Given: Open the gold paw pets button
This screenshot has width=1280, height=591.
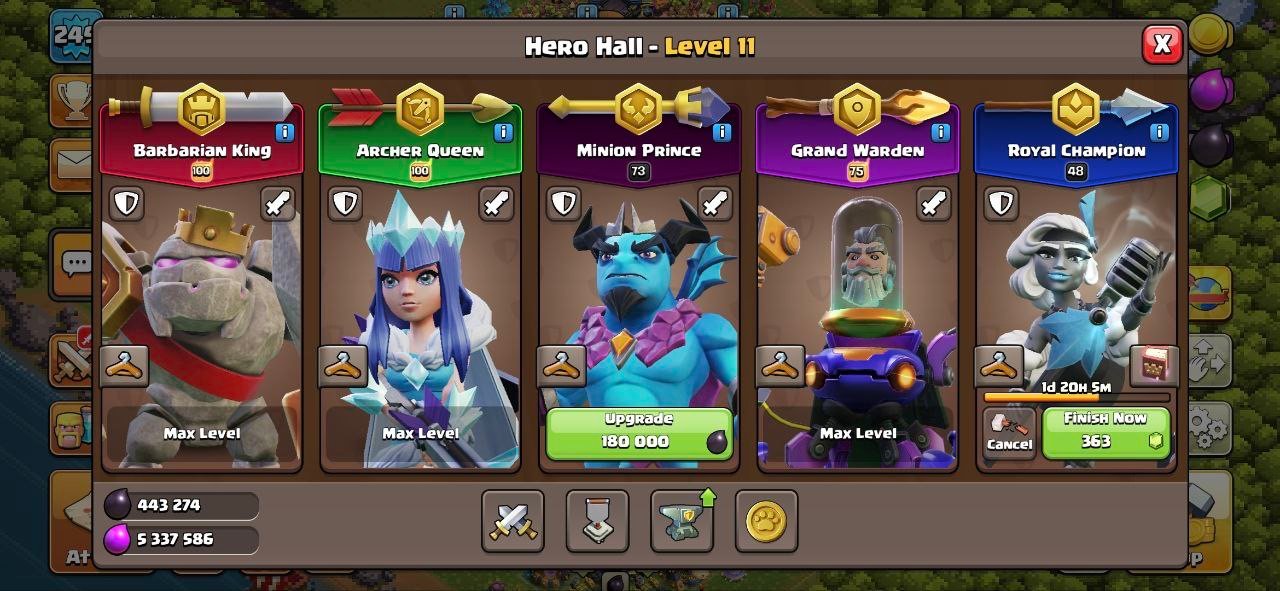Looking at the screenshot, I should tap(766, 521).
